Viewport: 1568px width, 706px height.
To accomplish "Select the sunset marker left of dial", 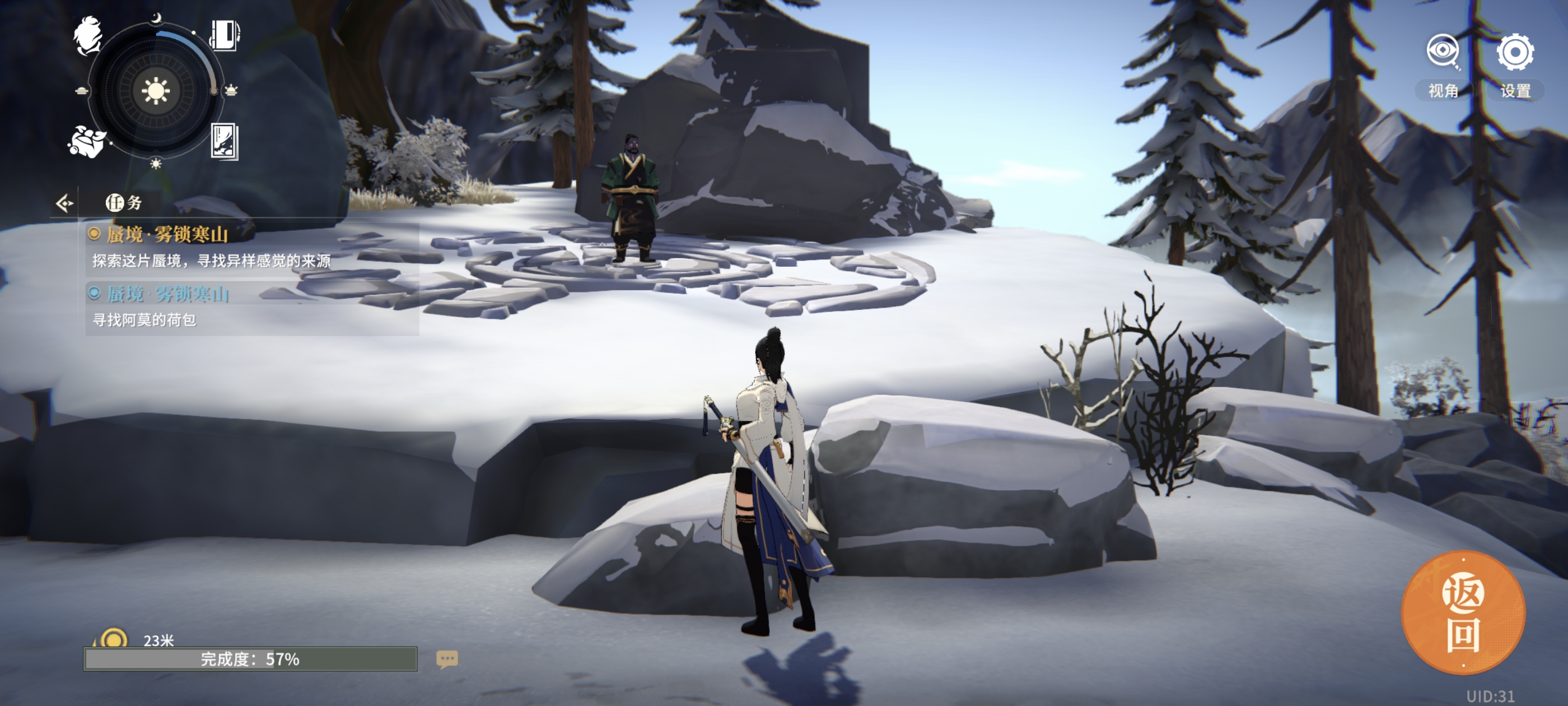I will pyautogui.click(x=82, y=91).
